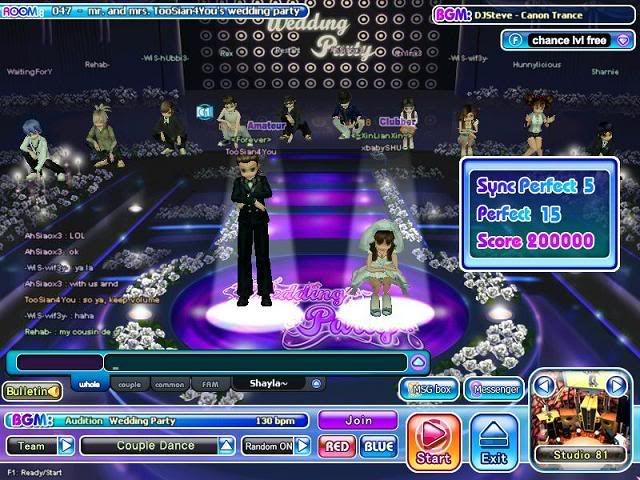Image resolution: width=640 pixels, height=480 pixels.
Task: Open the MSG box
Action: 428,389
